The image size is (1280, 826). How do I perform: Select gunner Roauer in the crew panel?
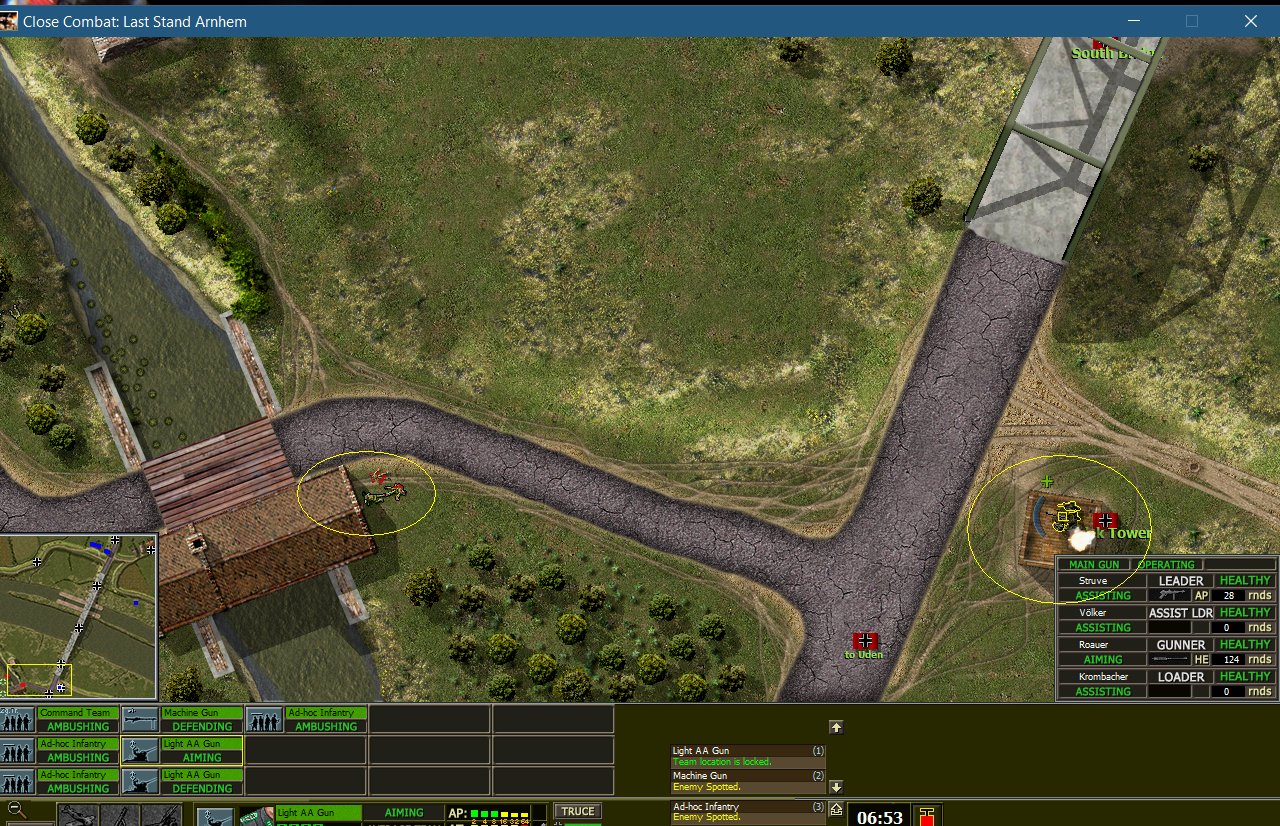pyautogui.click(x=1166, y=652)
